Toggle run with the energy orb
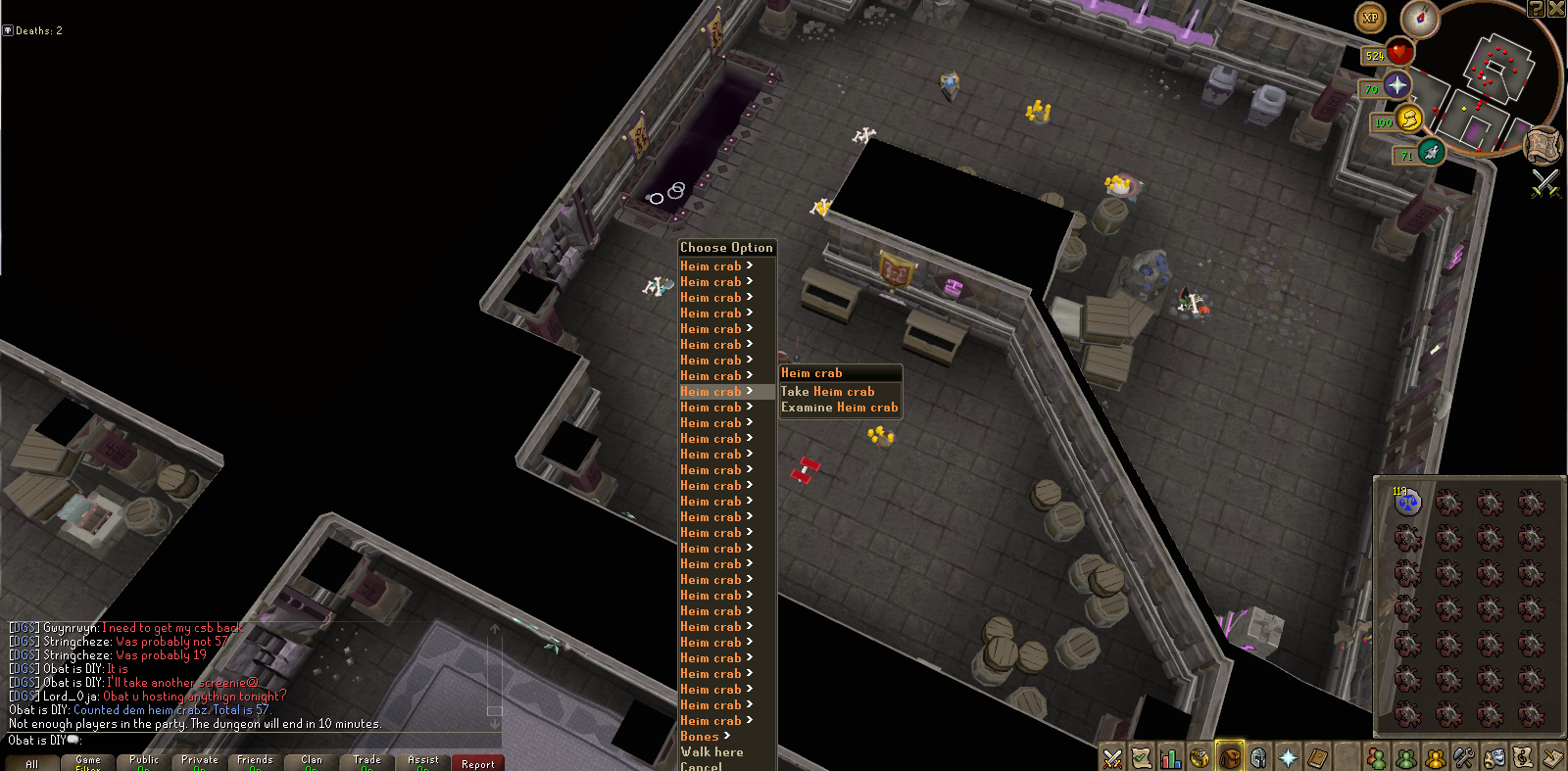The width and height of the screenshot is (1568, 771). (x=1408, y=121)
